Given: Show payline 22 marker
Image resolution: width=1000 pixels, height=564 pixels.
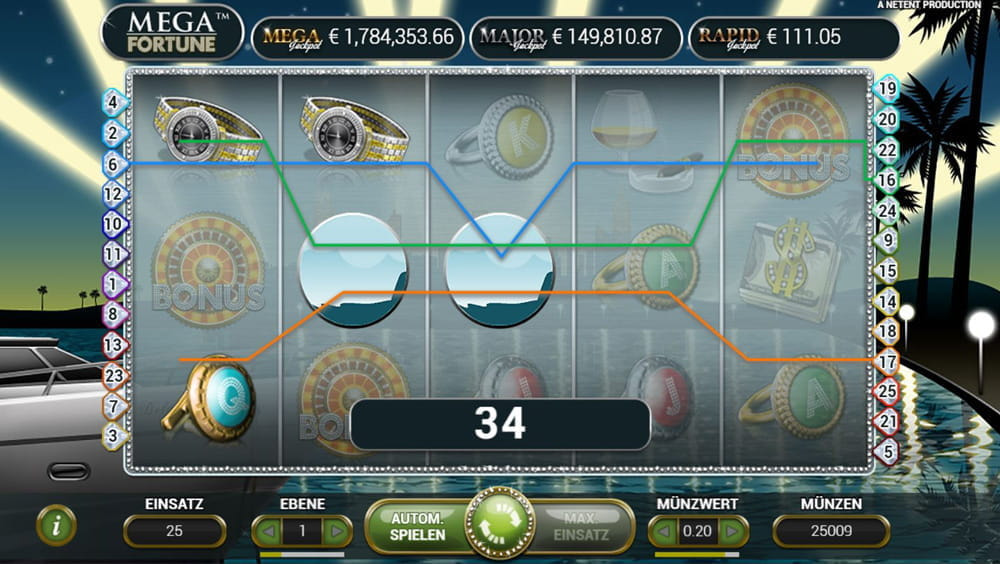Looking at the screenshot, I should tap(886, 149).
